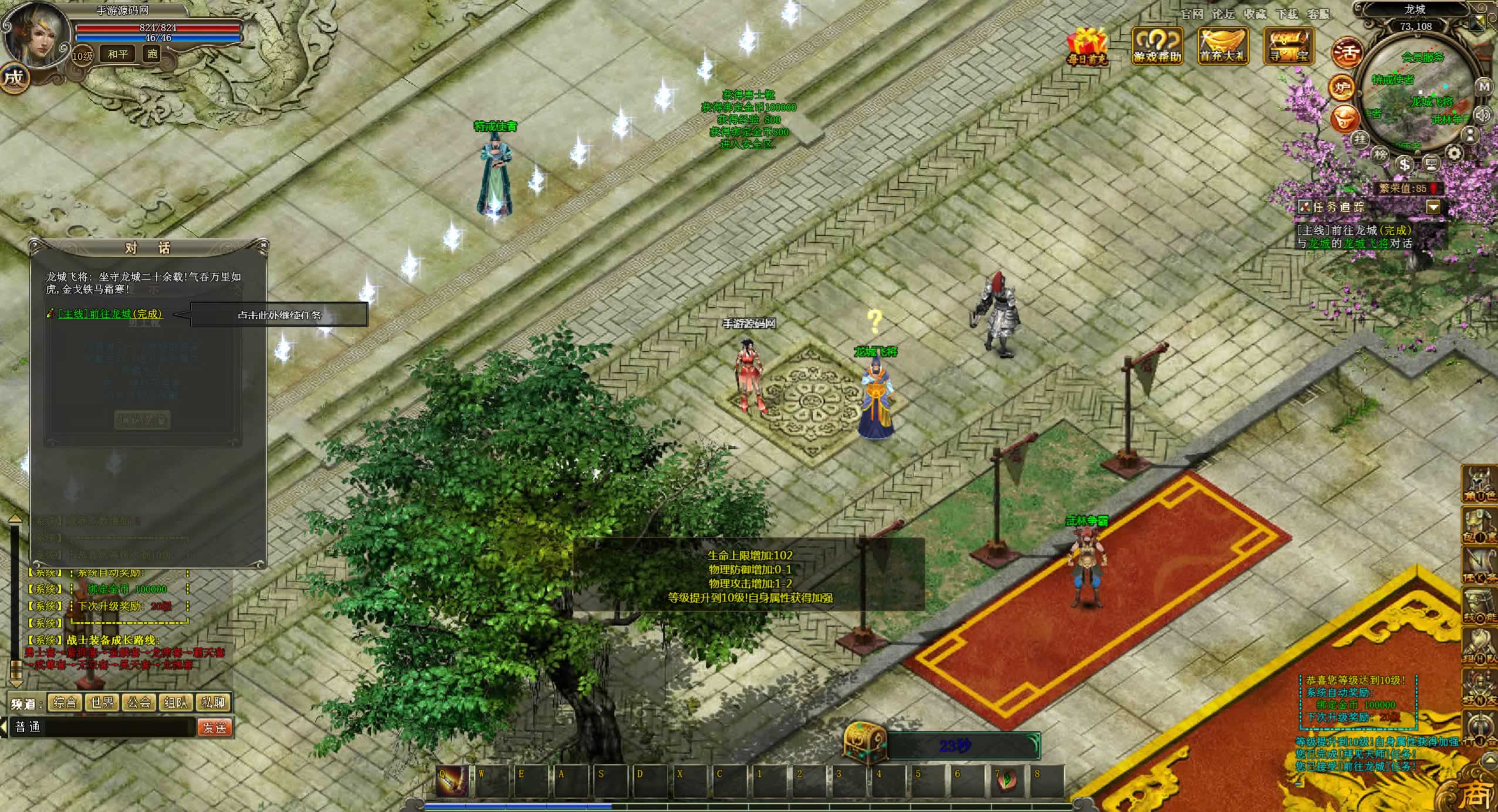Open the world map with the M button
Screen dimensions: 1498x812
[x=1483, y=87]
